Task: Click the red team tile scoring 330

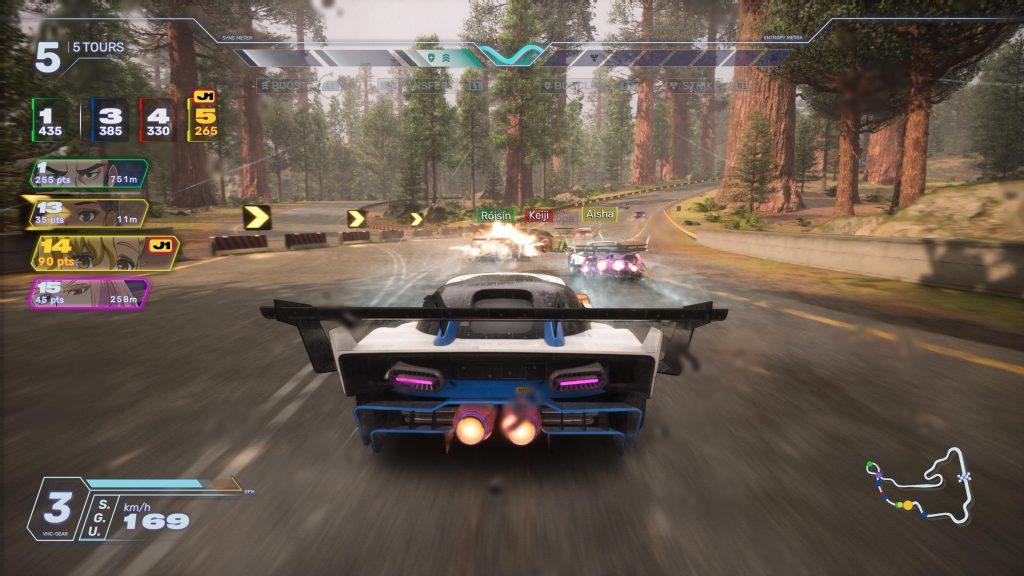Action: [158, 120]
